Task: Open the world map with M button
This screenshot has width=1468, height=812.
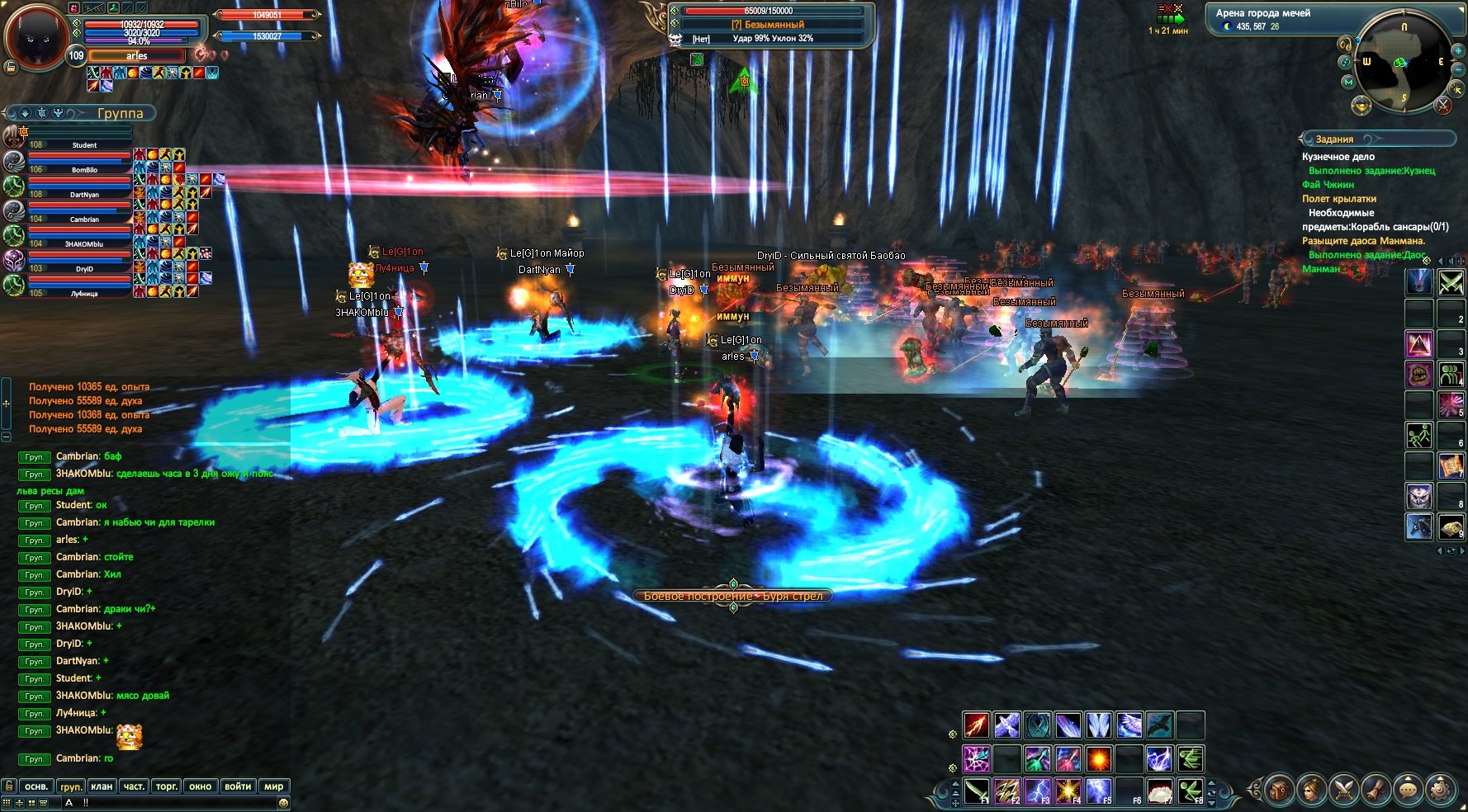Action: click(x=1348, y=83)
